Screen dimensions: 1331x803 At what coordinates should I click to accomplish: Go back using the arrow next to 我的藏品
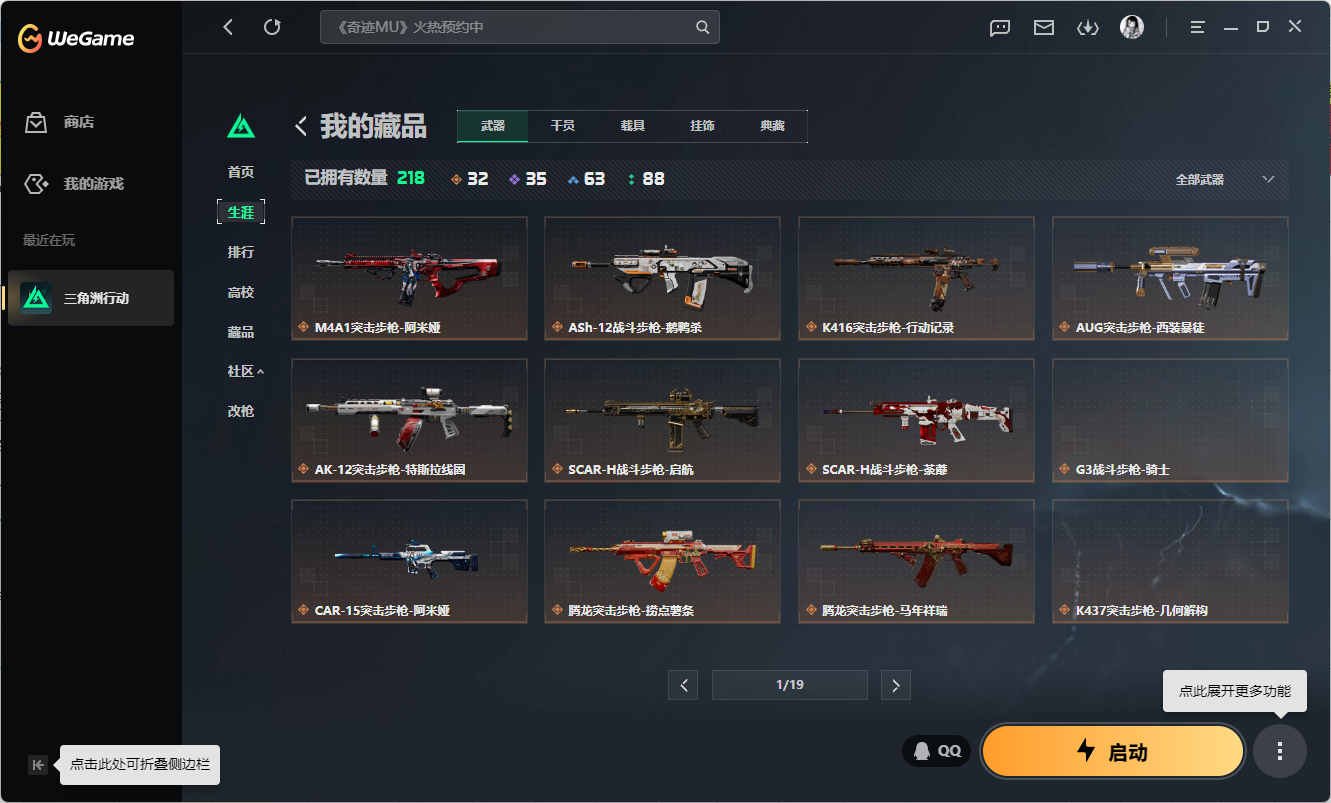[299, 126]
